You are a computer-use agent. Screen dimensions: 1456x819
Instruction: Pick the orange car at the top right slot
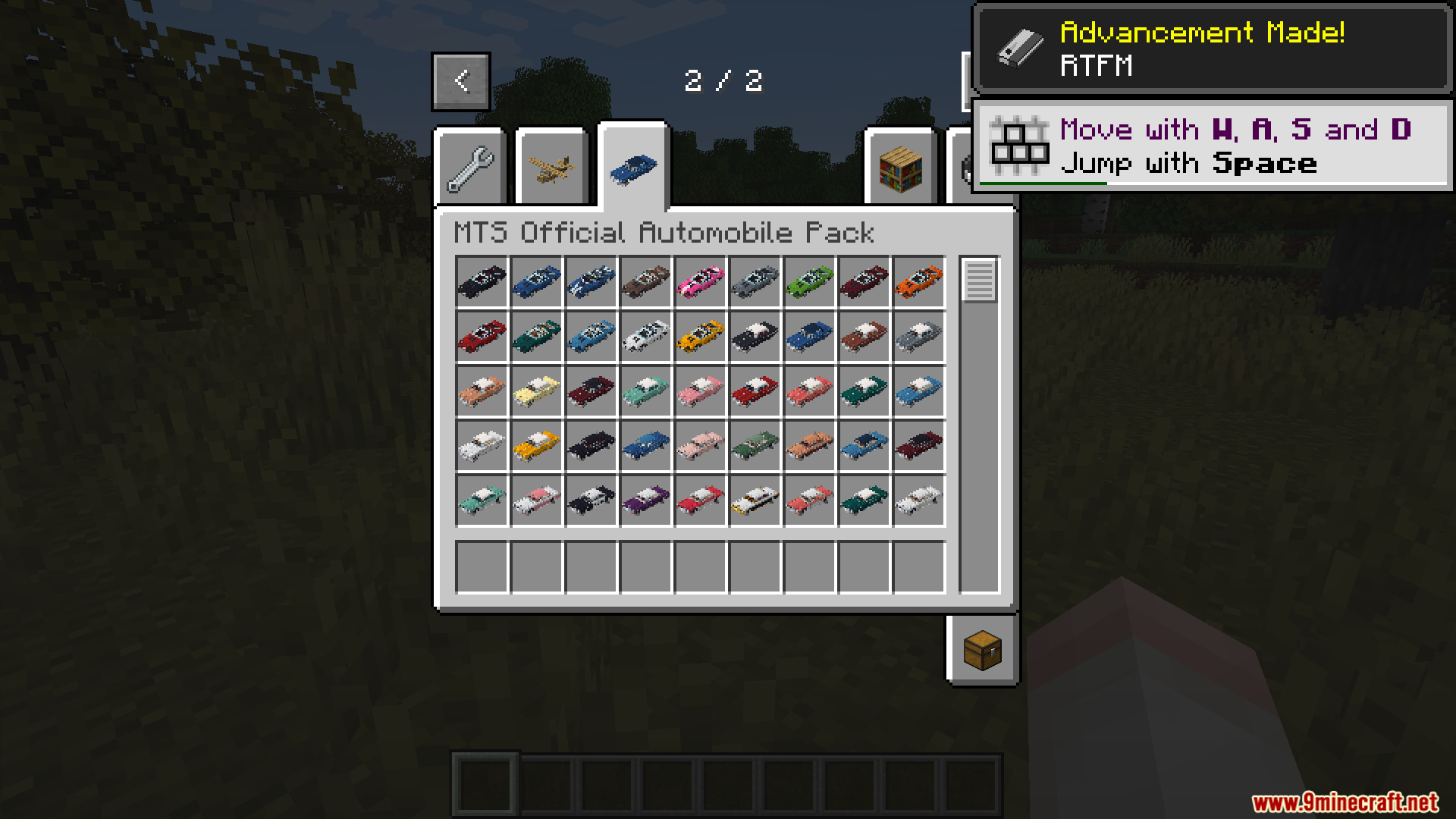click(919, 281)
